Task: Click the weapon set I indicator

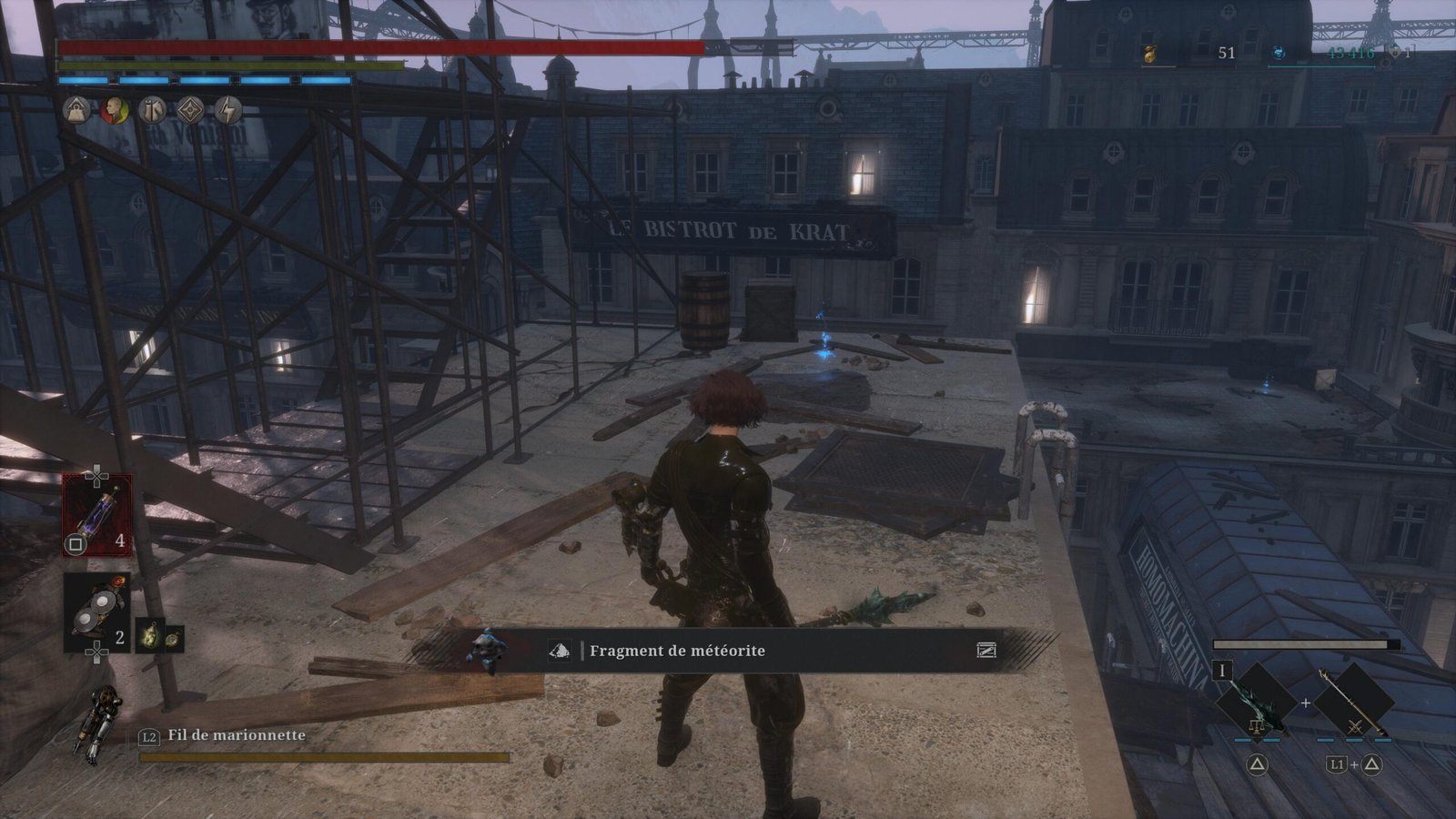Action: point(1222,672)
